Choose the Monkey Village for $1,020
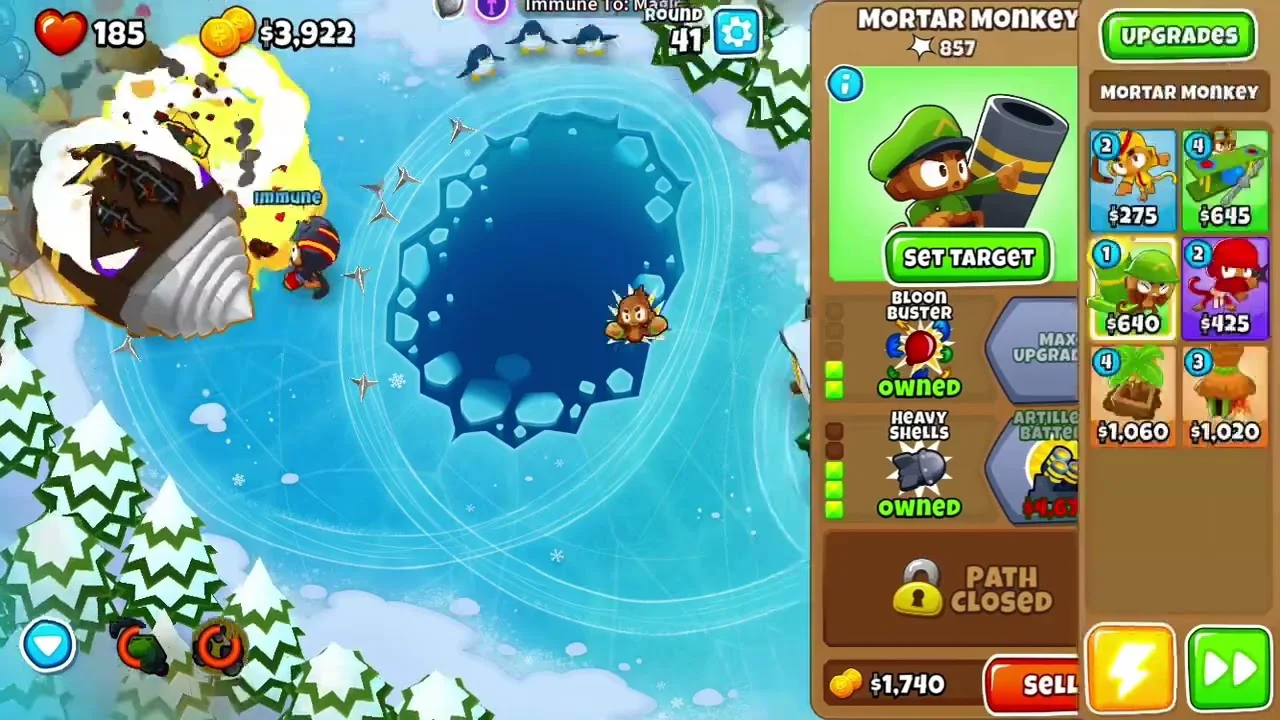The width and height of the screenshot is (1280, 720). tap(1225, 397)
